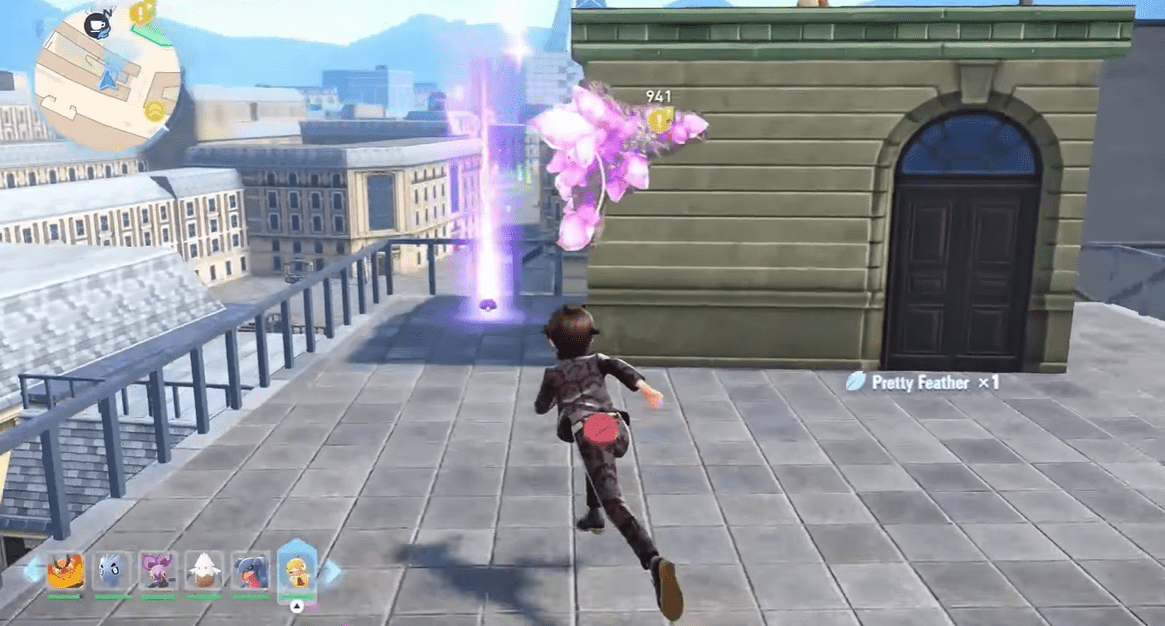The height and width of the screenshot is (626, 1165).
Task: Choose the orange fire Pokémon party slot
Action: pos(66,572)
